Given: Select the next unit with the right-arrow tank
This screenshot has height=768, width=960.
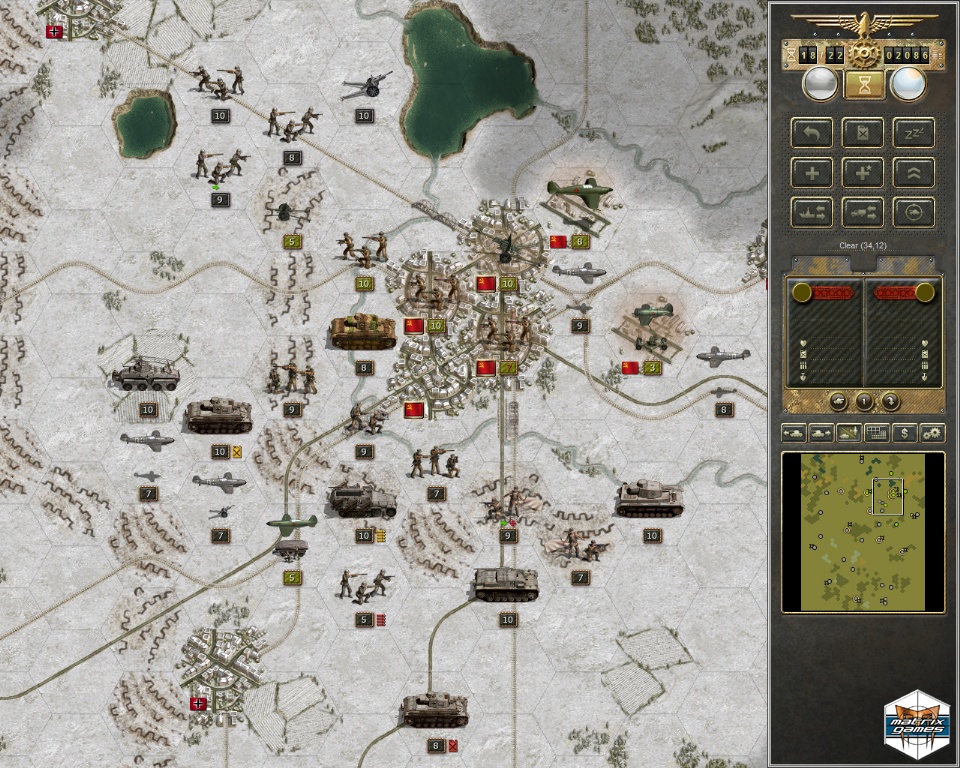Looking at the screenshot, I should coord(822,433).
